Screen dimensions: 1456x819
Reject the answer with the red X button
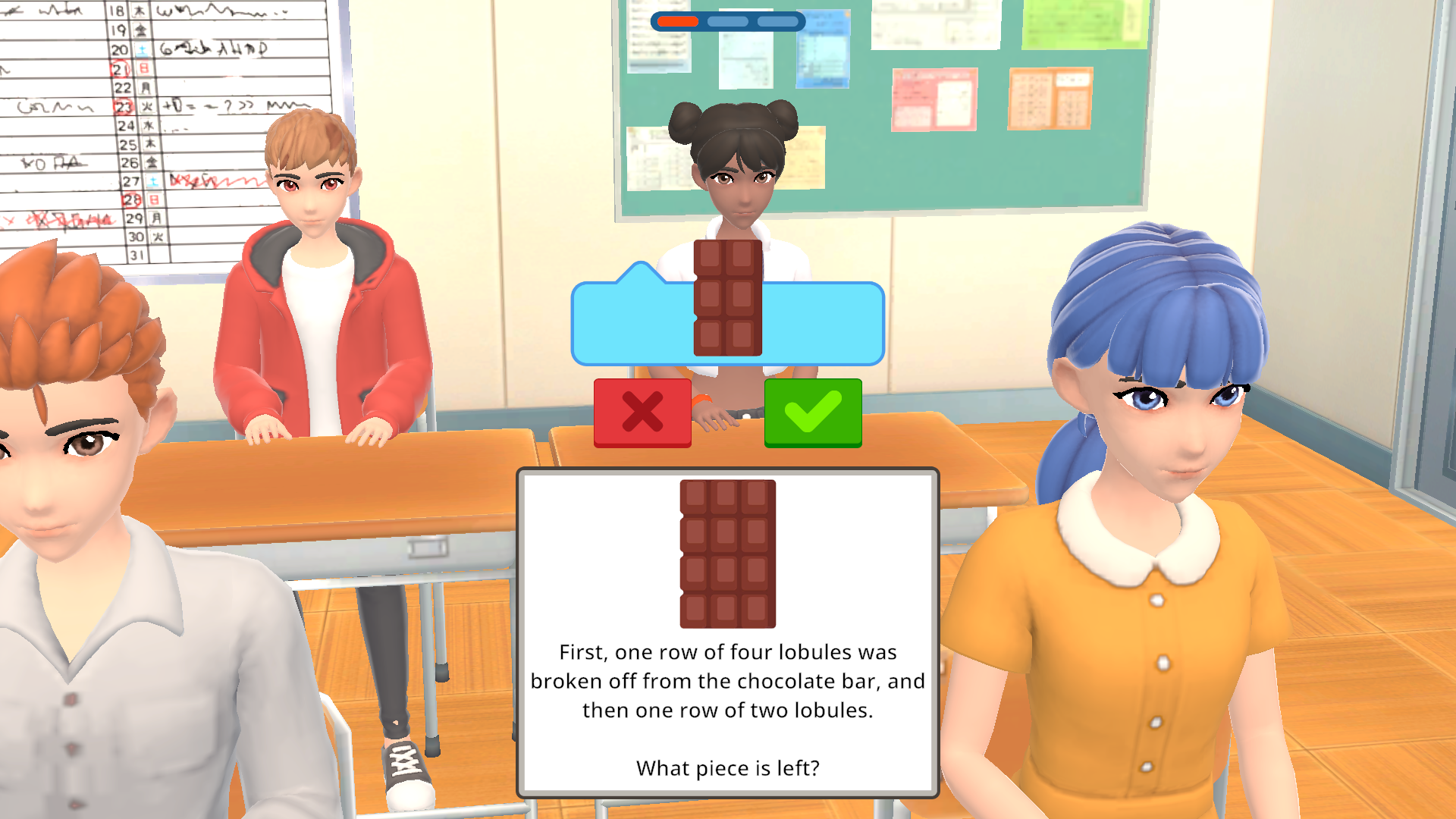click(642, 412)
